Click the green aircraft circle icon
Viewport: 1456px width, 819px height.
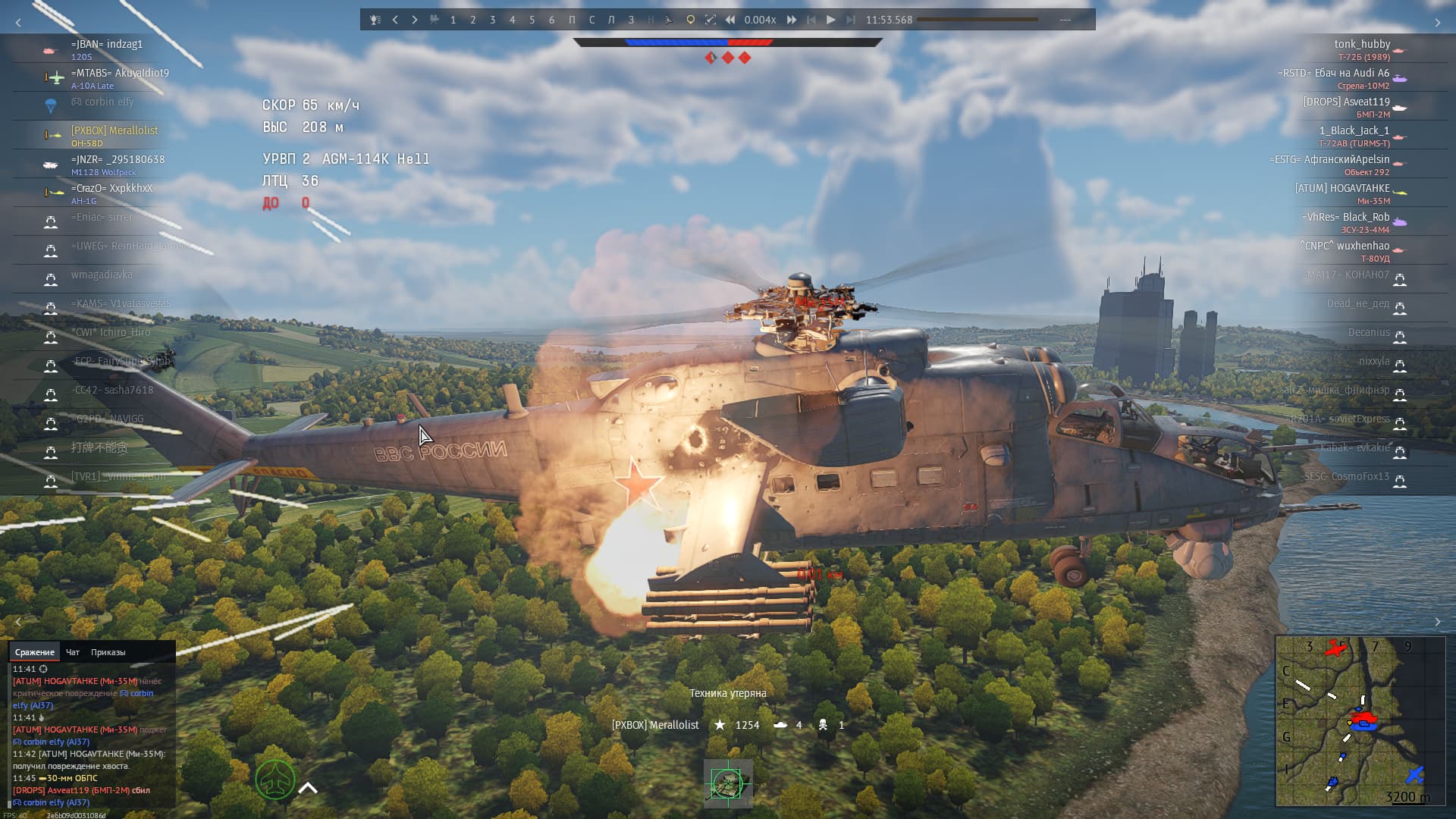tap(275, 780)
